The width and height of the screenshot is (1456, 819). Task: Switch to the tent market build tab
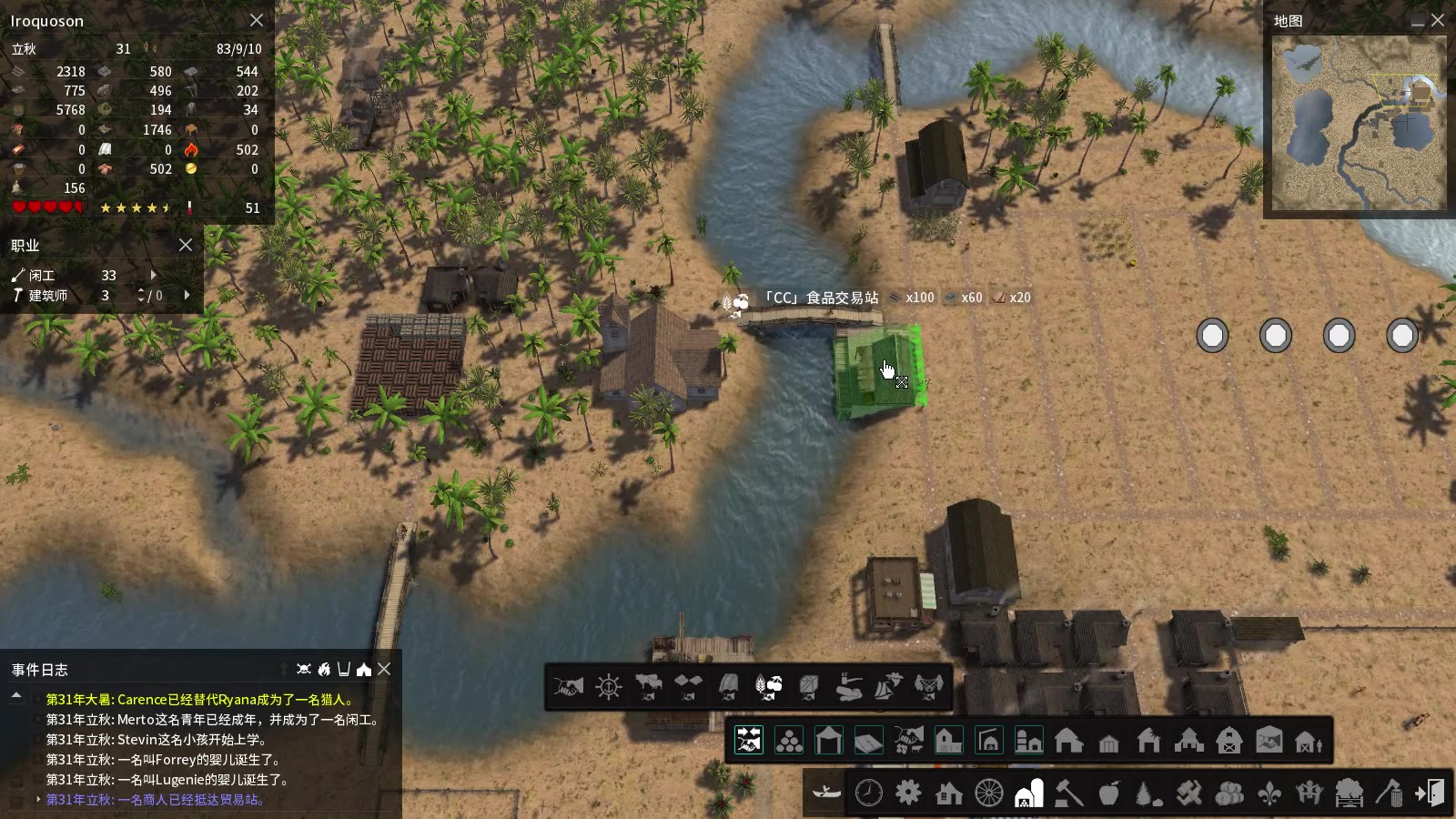tap(826, 739)
